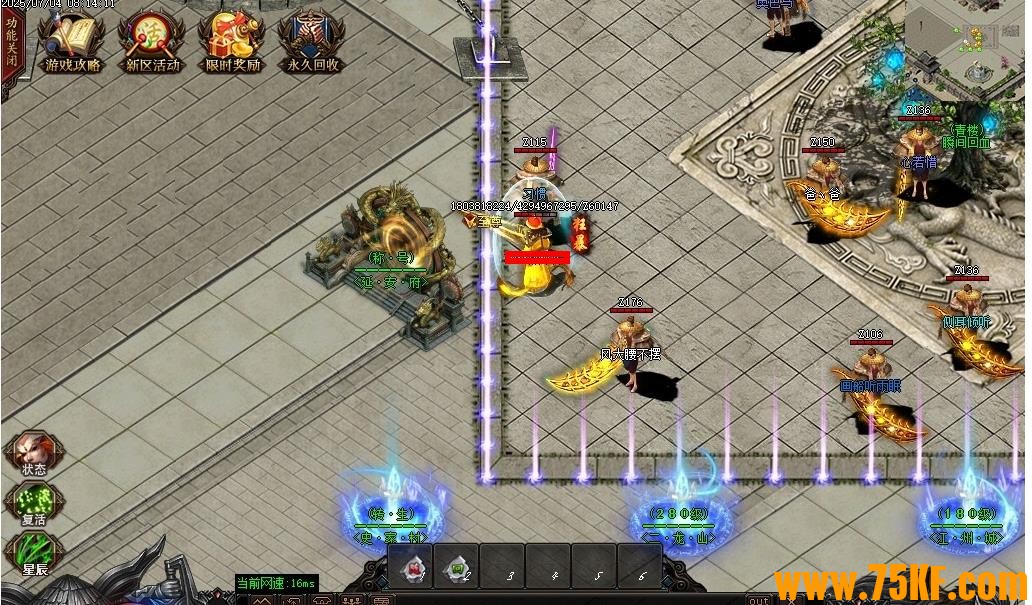1032x605 pixels.
Task: Click the out button on the bottom bar
Action: point(759,600)
